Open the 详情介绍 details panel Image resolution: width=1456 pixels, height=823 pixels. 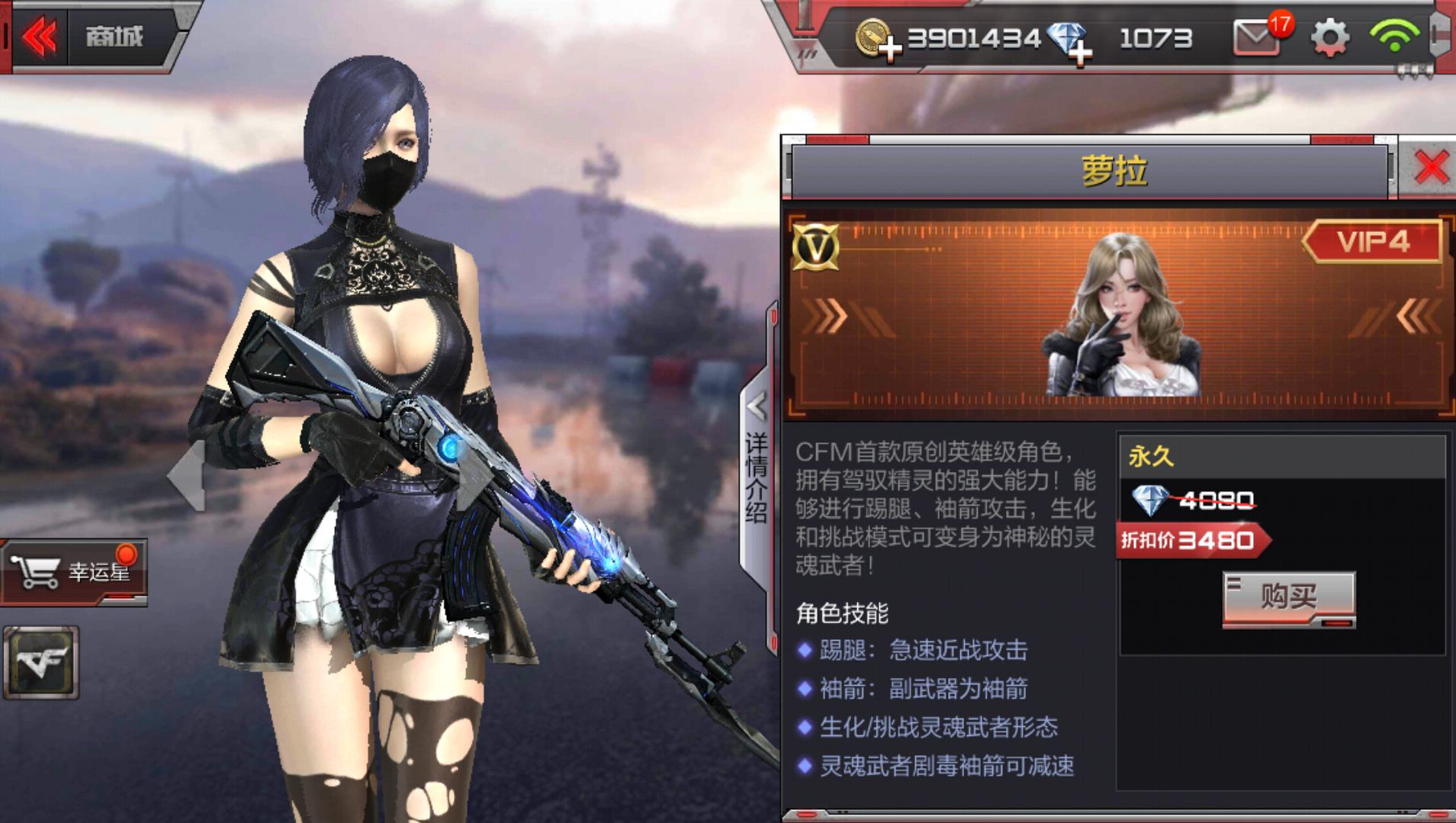pyautogui.click(x=754, y=481)
